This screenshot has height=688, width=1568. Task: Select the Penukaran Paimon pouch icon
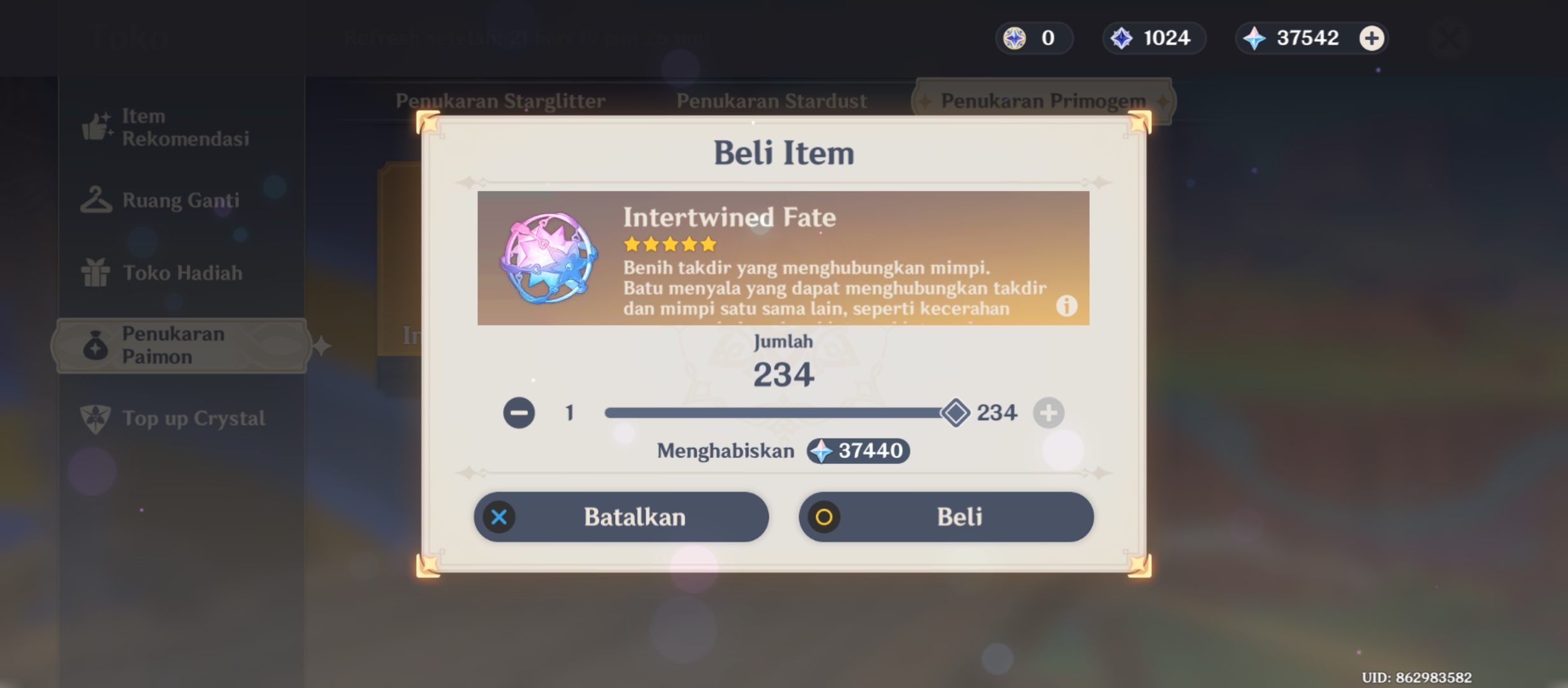(96, 345)
